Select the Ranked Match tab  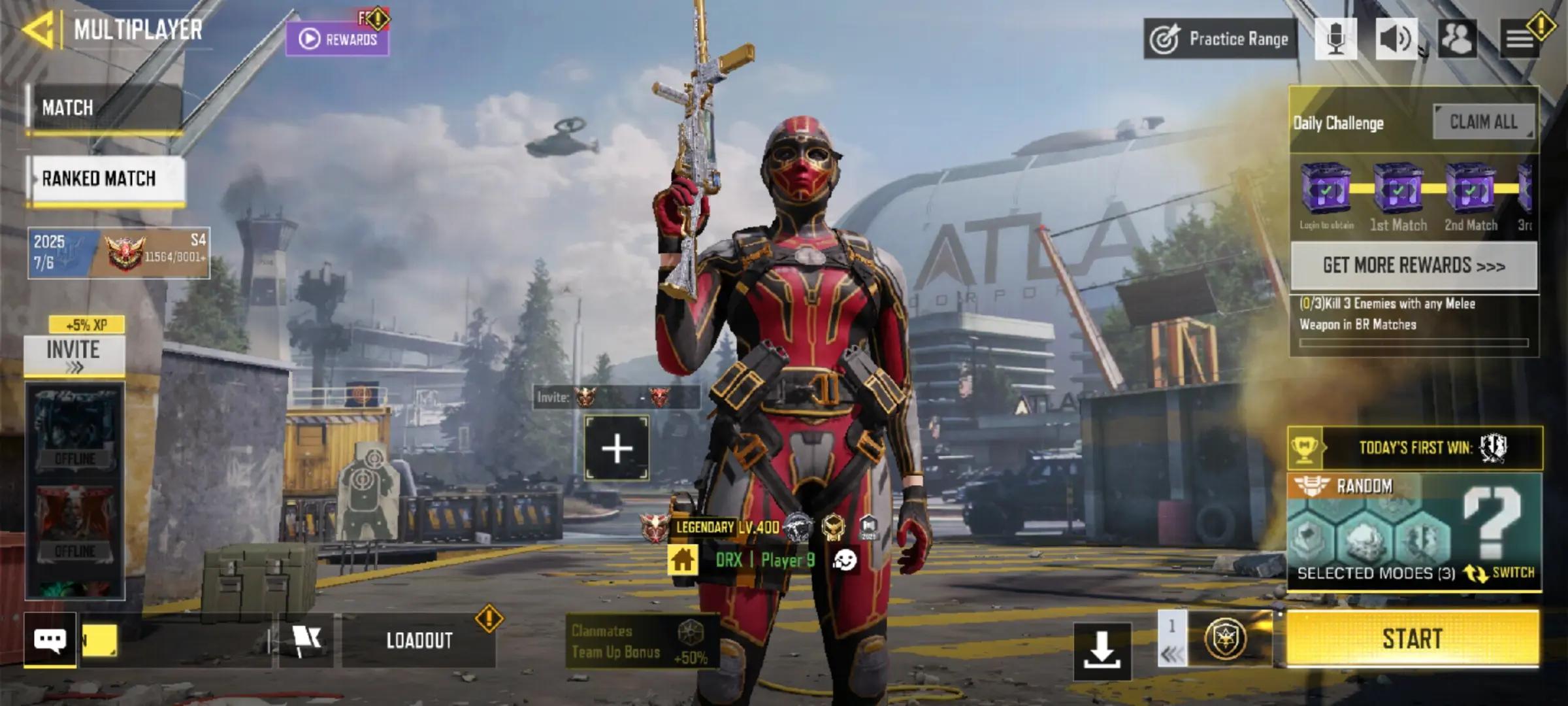(106, 178)
